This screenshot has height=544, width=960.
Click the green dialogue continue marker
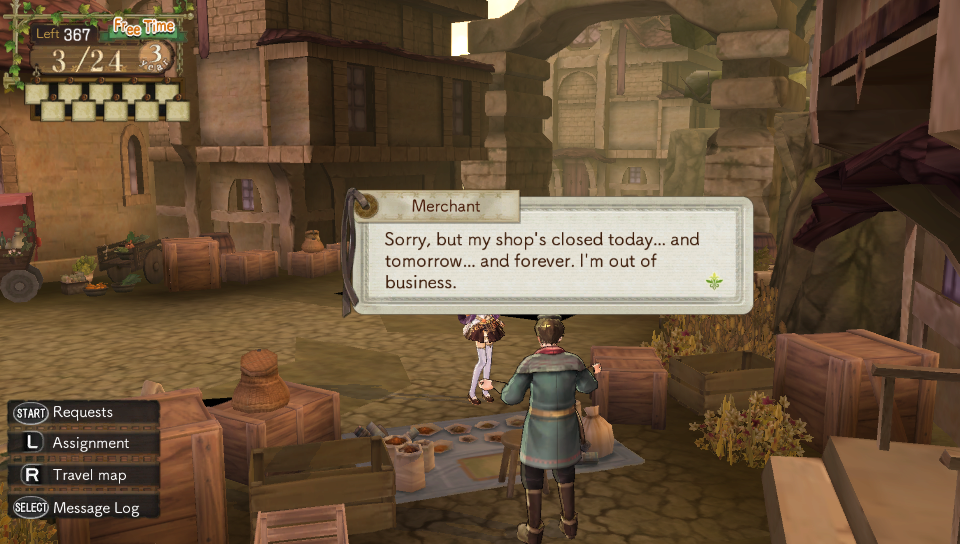coord(714,284)
